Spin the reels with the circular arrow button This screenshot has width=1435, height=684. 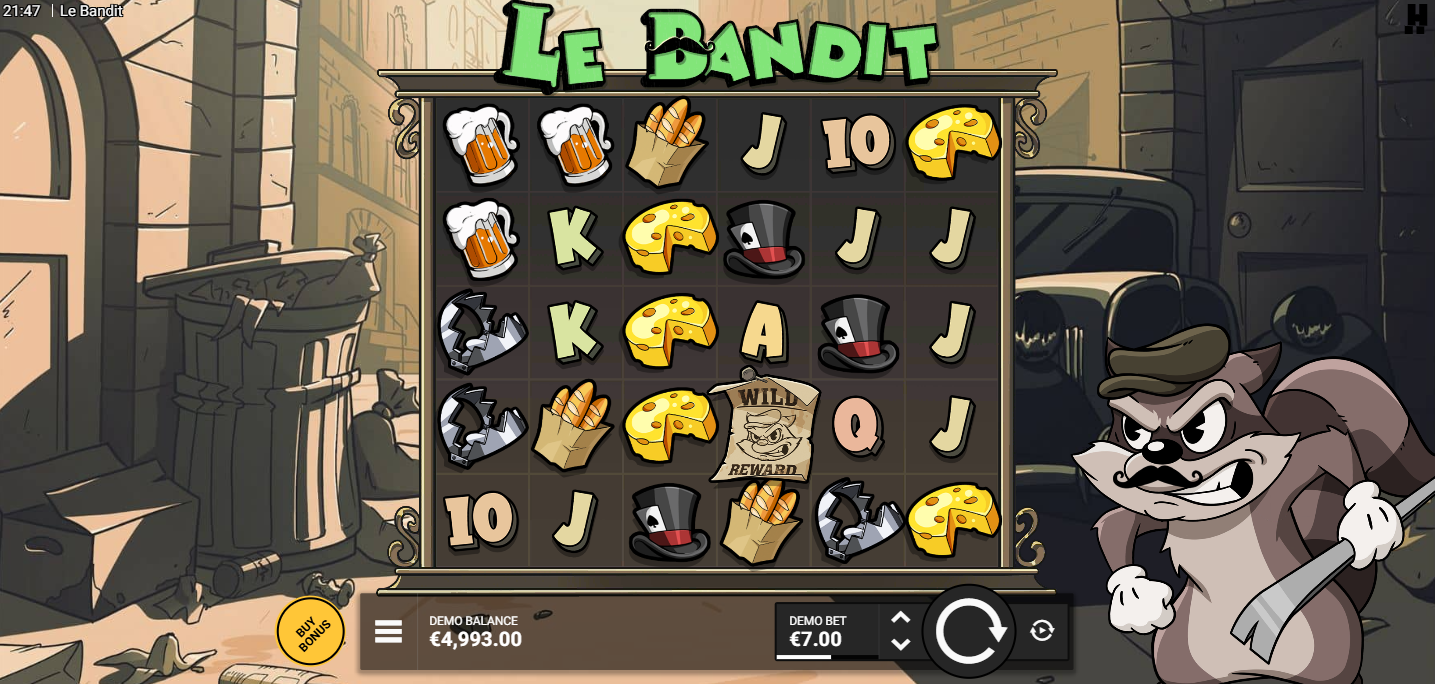point(968,631)
